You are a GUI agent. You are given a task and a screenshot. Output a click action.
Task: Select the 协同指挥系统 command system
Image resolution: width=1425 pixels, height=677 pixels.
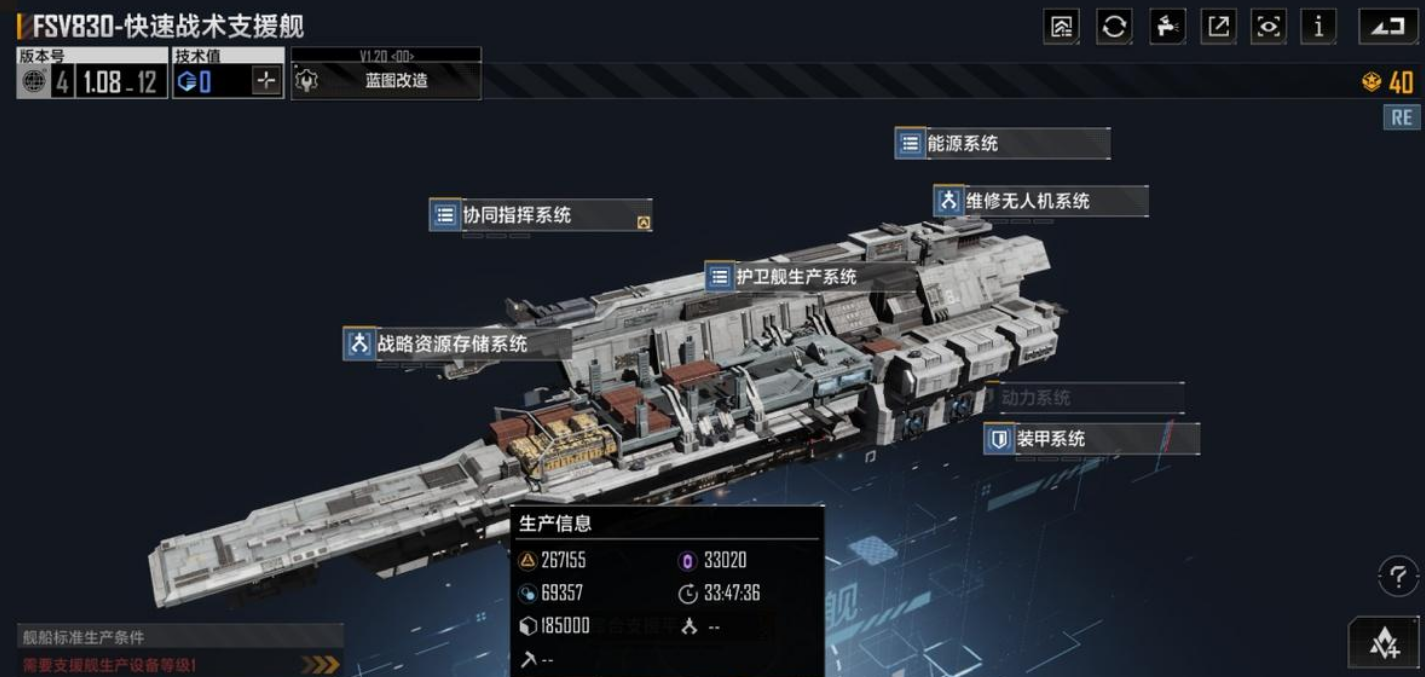pos(540,214)
